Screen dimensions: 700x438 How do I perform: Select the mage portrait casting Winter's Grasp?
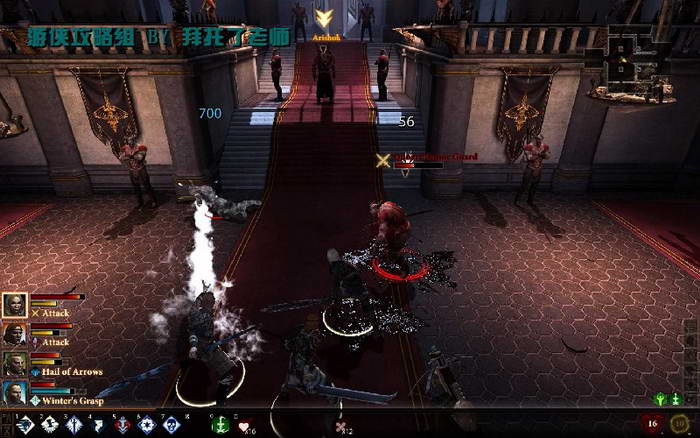[x=14, y=393]
